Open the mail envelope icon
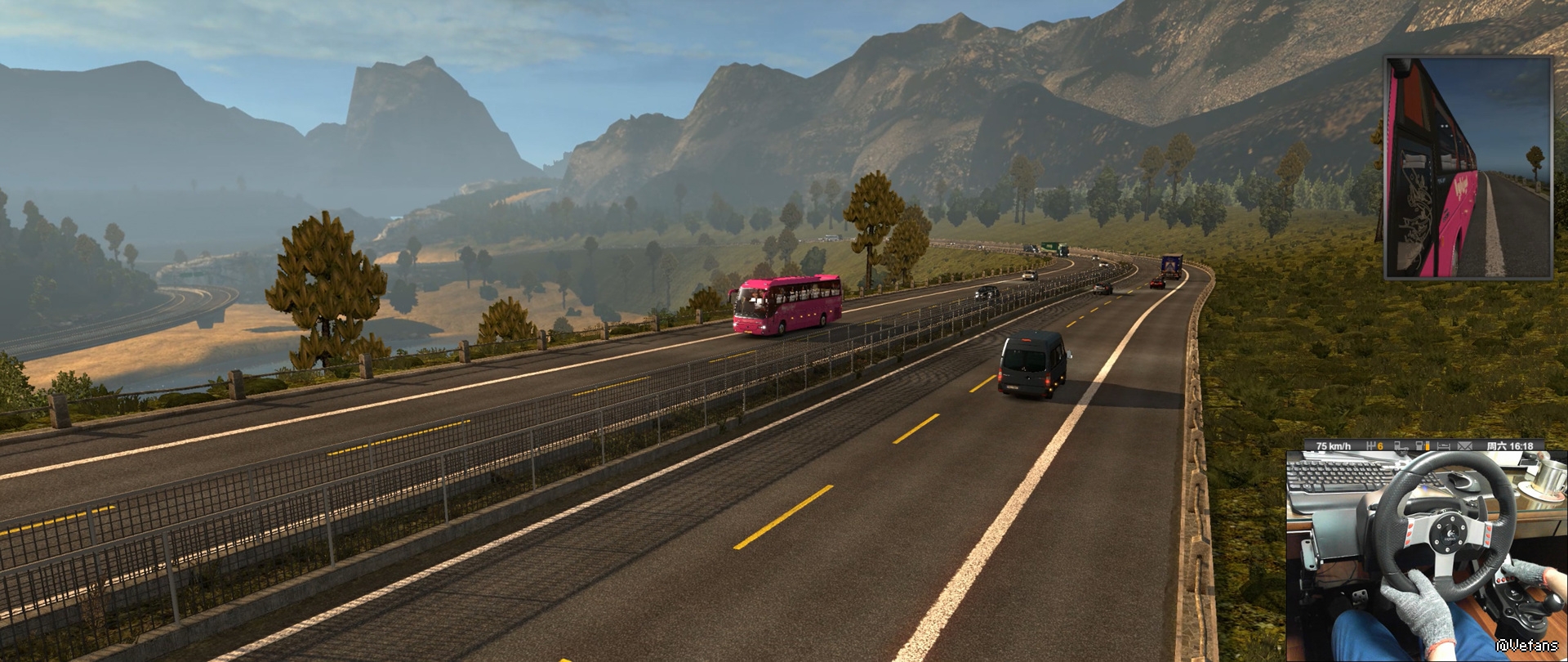 [1464, 446]
